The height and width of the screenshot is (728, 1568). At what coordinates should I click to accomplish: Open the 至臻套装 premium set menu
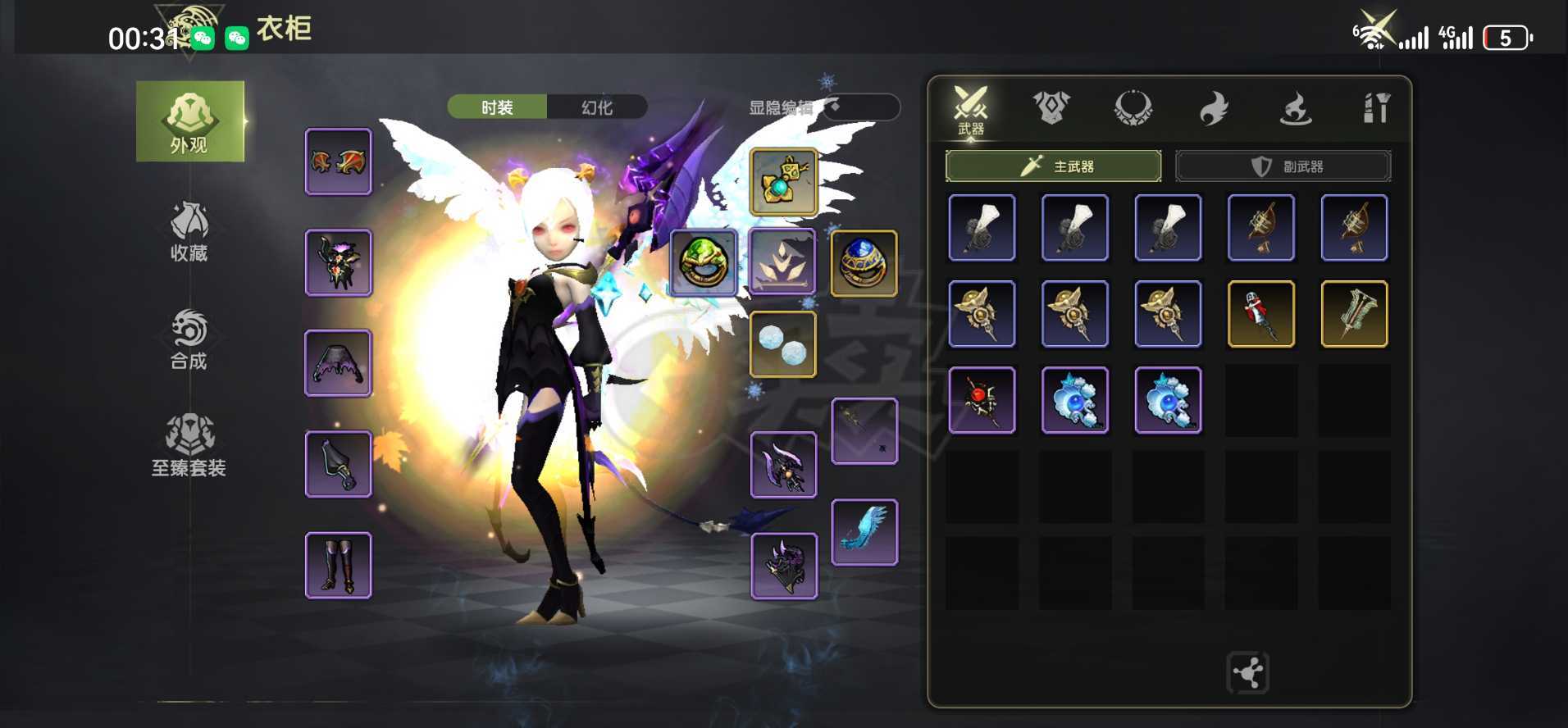click(189, 446)
